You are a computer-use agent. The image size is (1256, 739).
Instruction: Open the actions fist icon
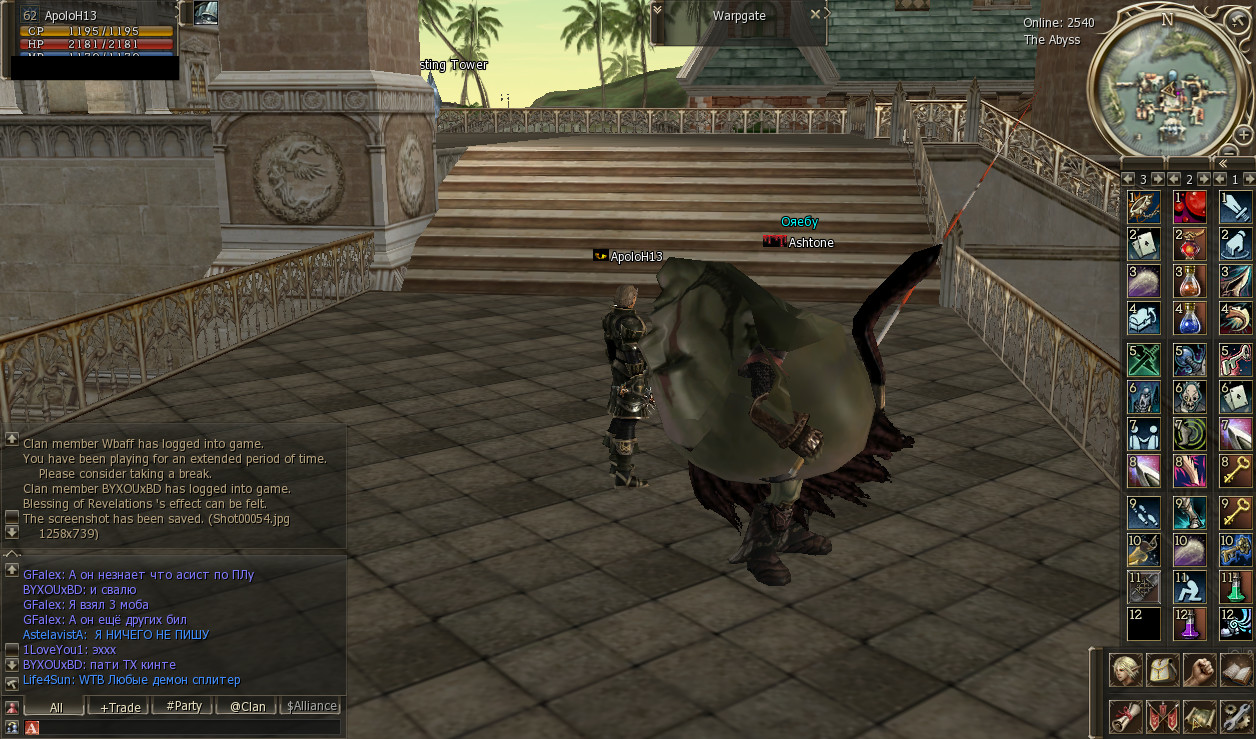tap(1199, 669)
